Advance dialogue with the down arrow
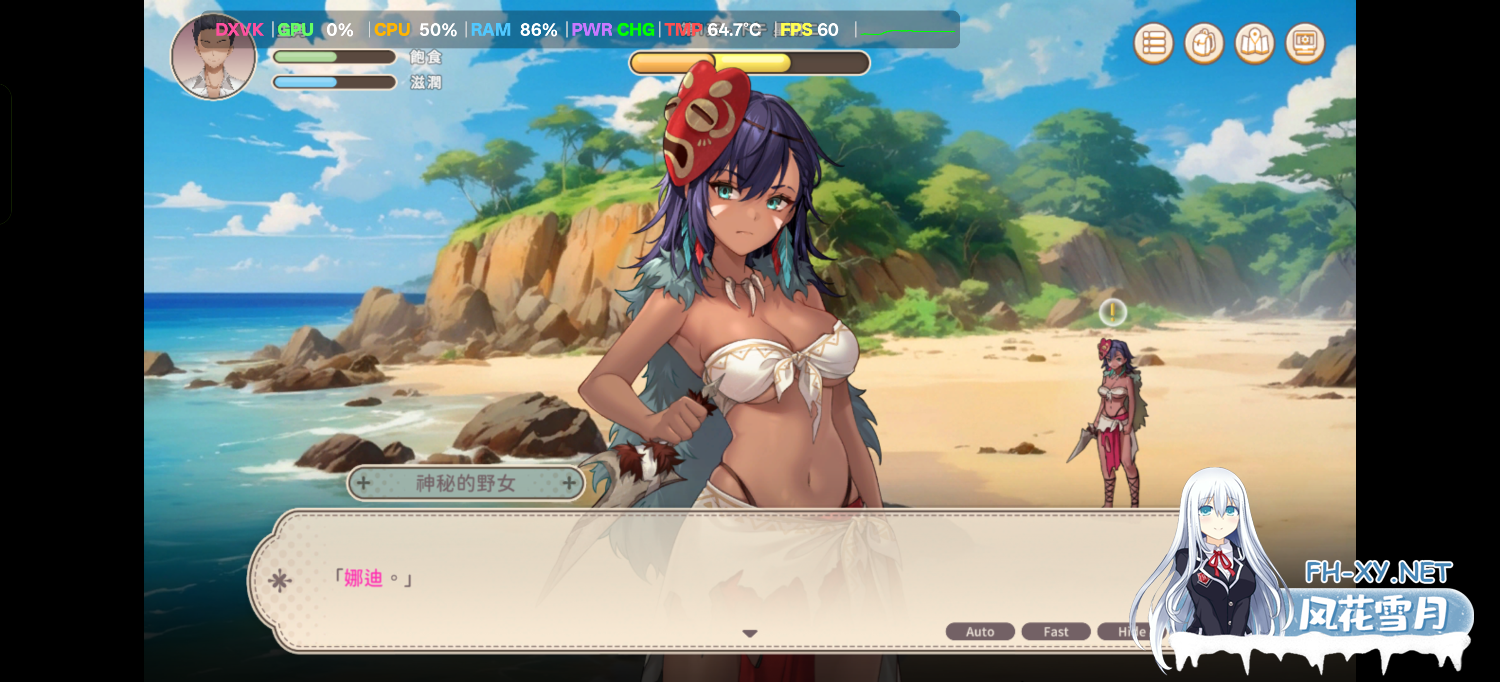Viewport: 1500px width, 682px height. coord(750,633)
